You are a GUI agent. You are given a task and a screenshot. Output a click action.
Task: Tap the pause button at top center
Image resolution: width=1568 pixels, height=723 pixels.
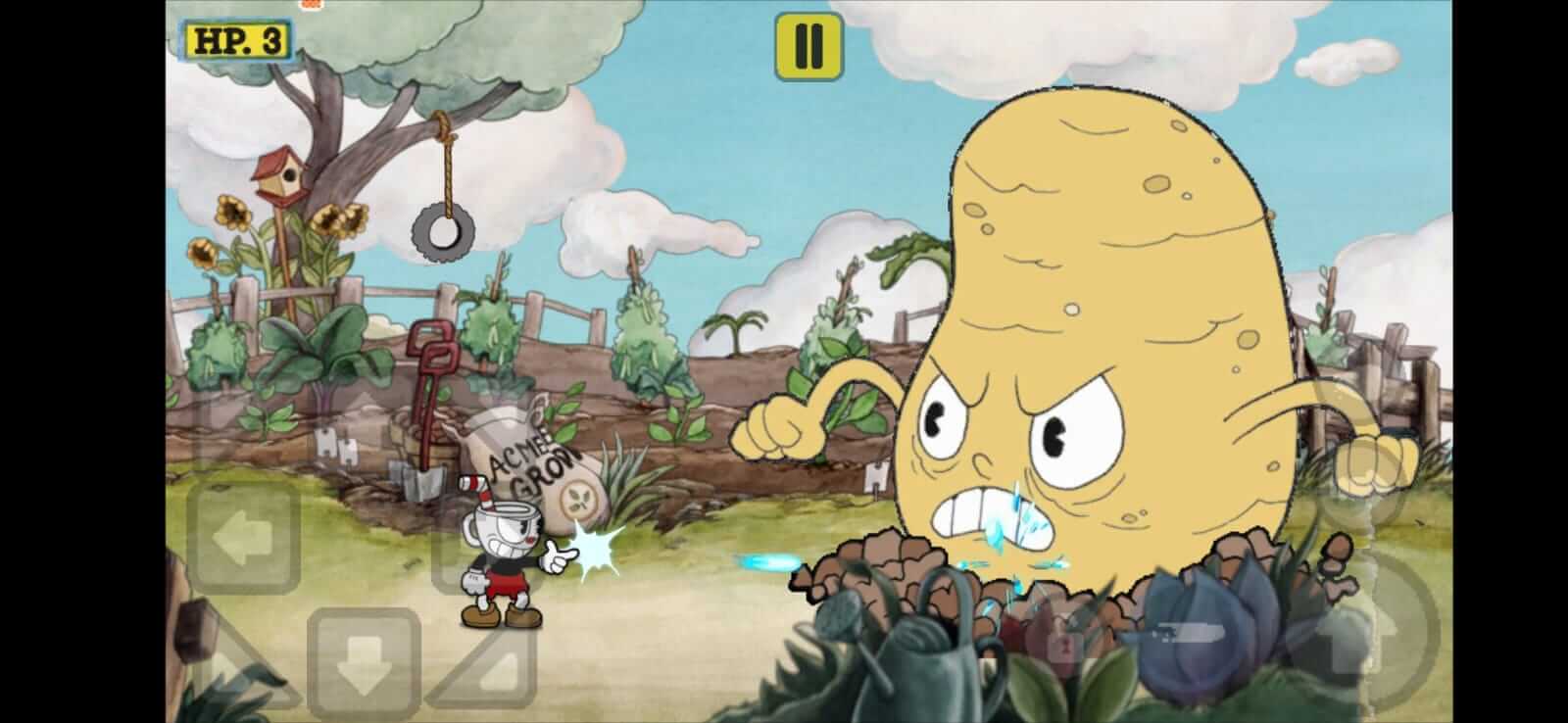[x=807, y=44]
